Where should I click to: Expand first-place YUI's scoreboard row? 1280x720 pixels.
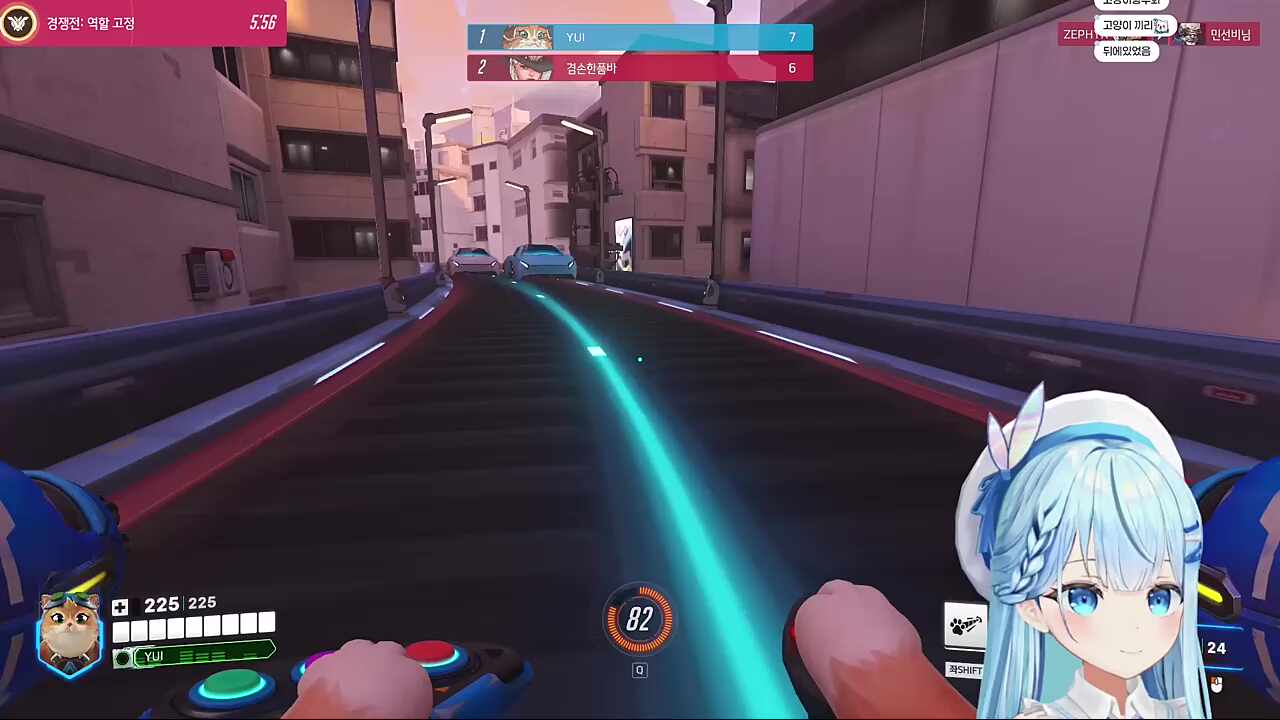(x=640, y=37)
